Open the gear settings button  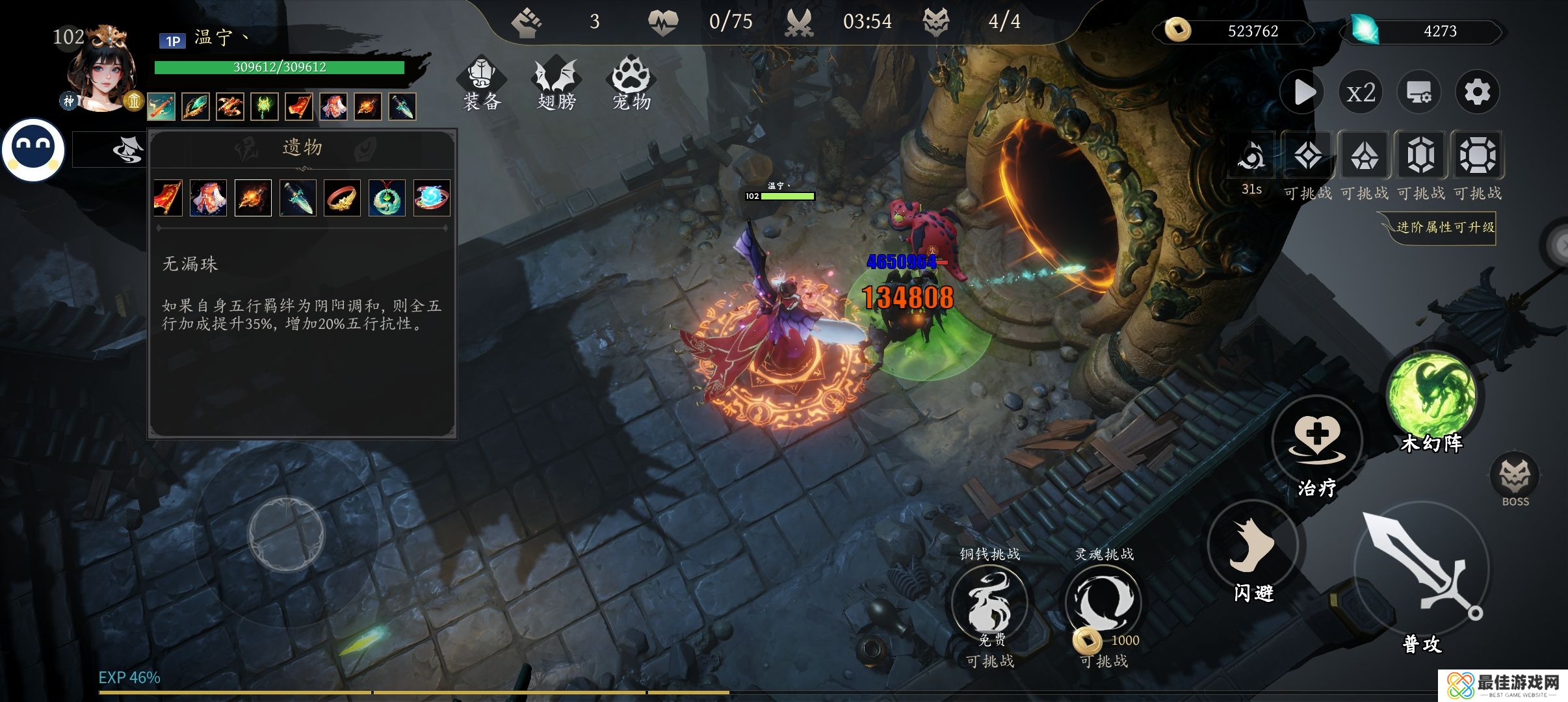tap(1477, 92)
